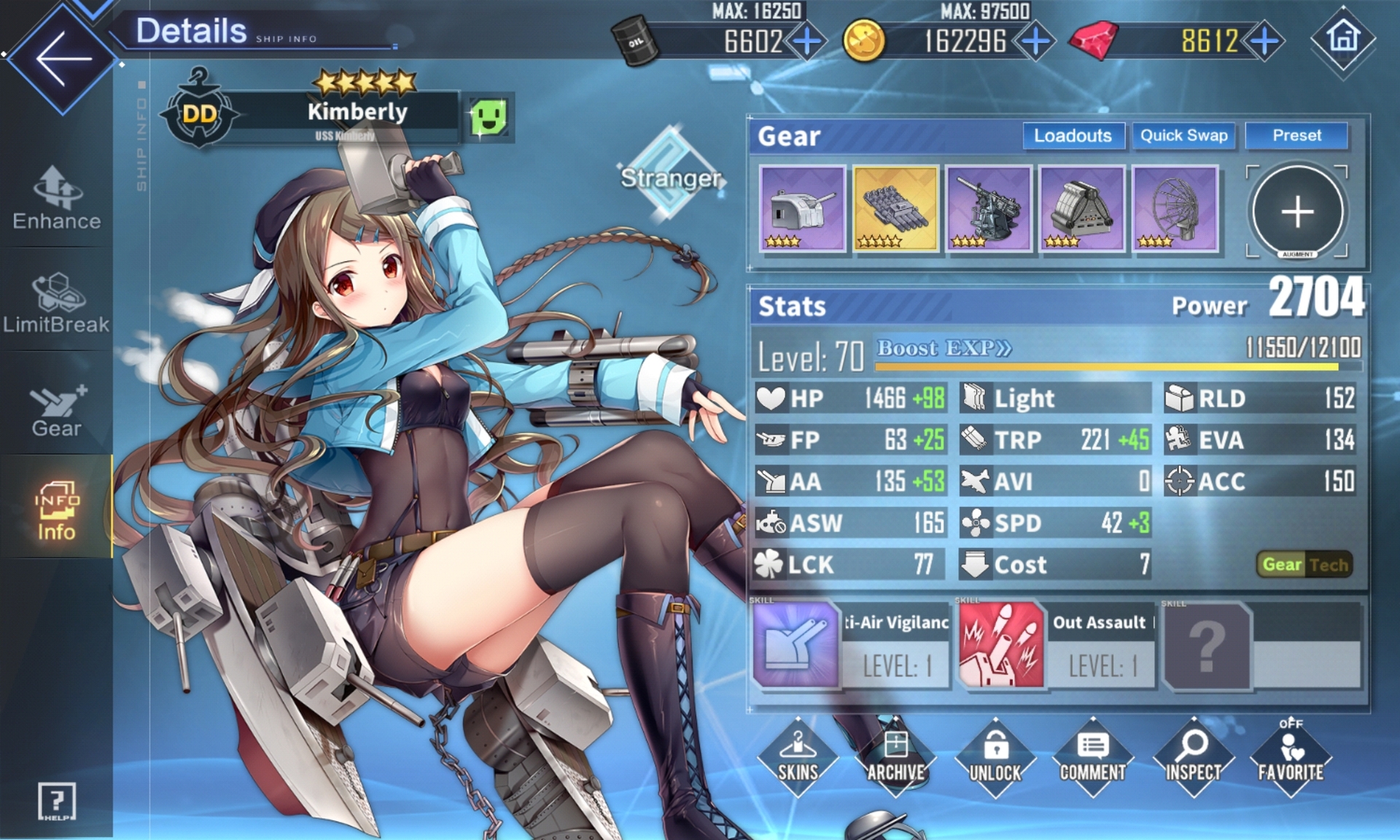Screen dimensions: 1400x840
Task: Select the gold torpedo launcher gear slot
Action: 895,209
